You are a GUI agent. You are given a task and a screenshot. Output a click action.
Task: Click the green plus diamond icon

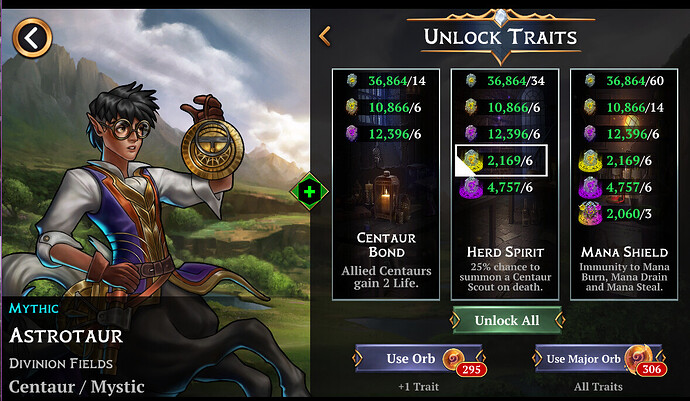pos(310,190)
